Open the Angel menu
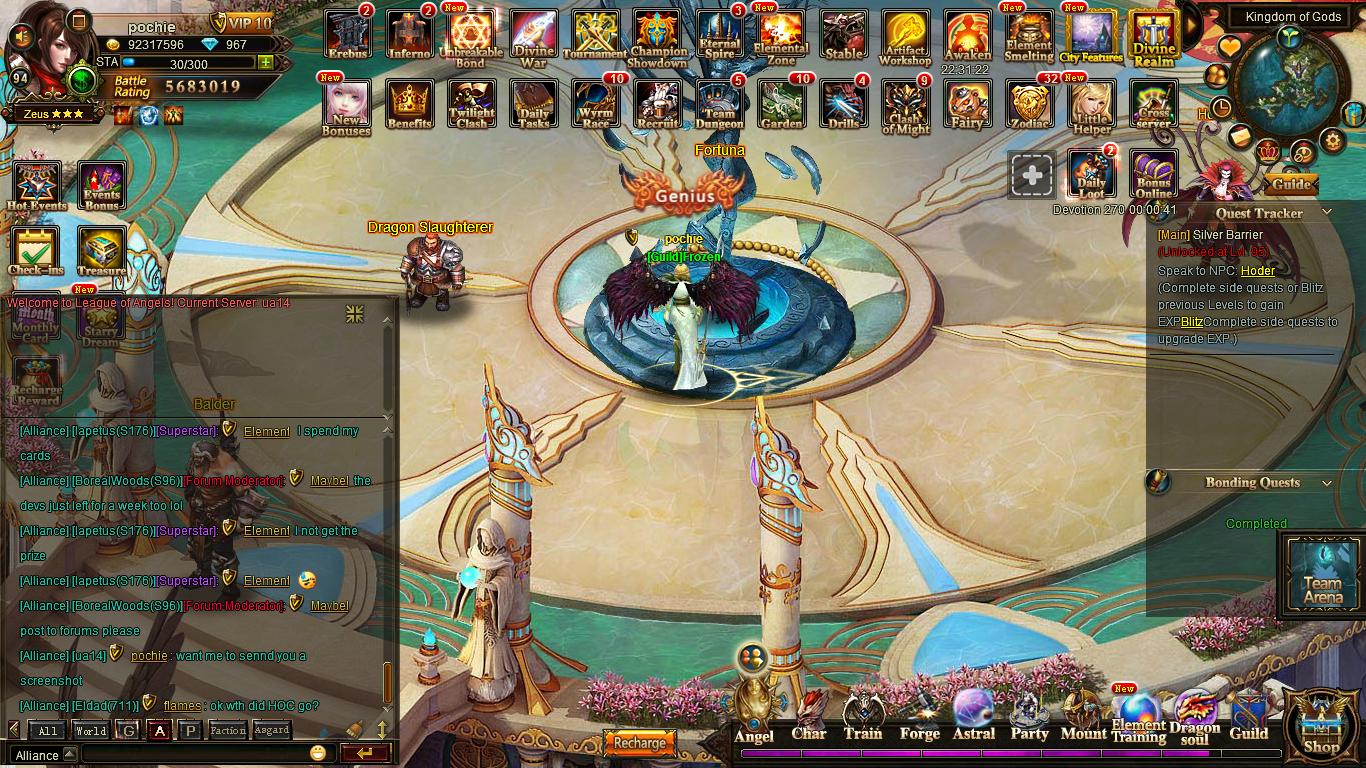The image size is (1366, 768). [x=755, y=713]
